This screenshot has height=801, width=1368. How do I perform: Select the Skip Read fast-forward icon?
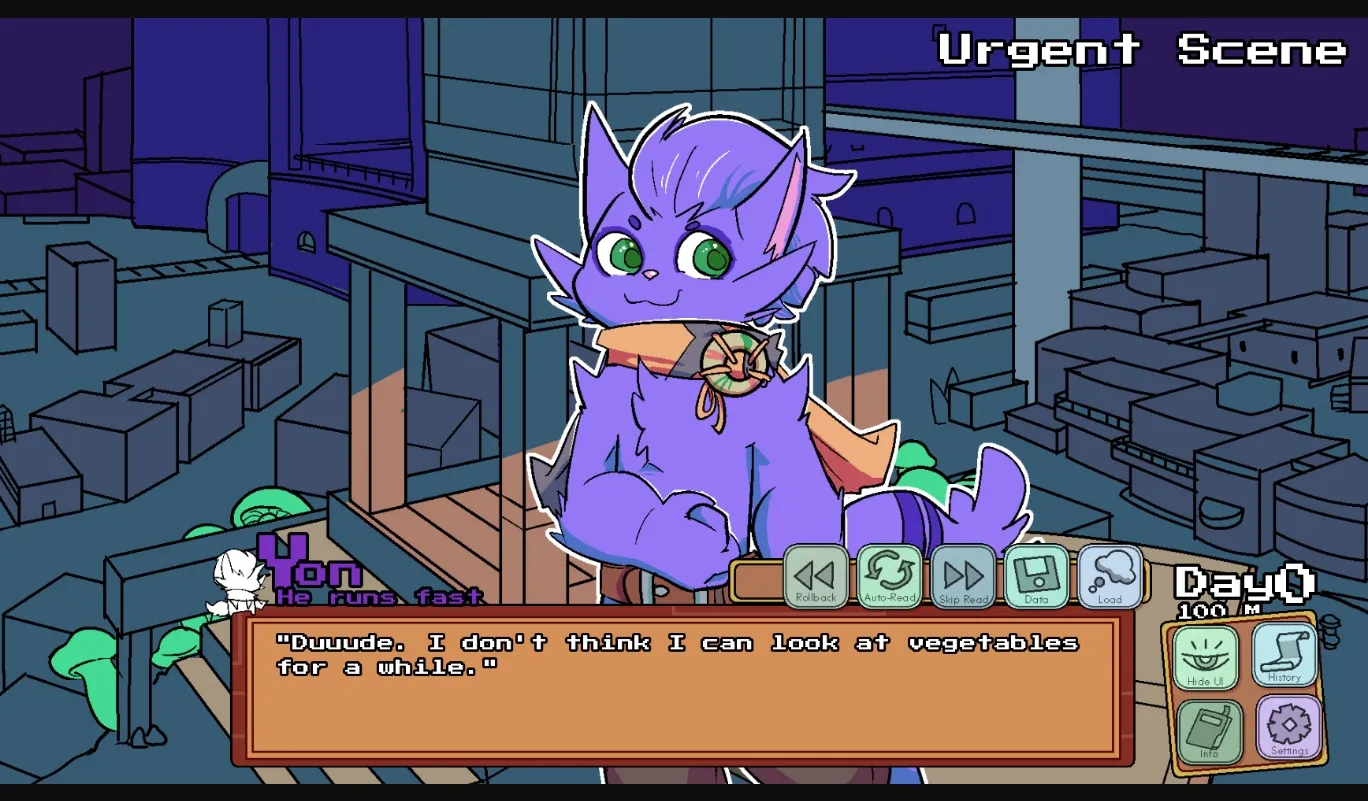[962, 576]
